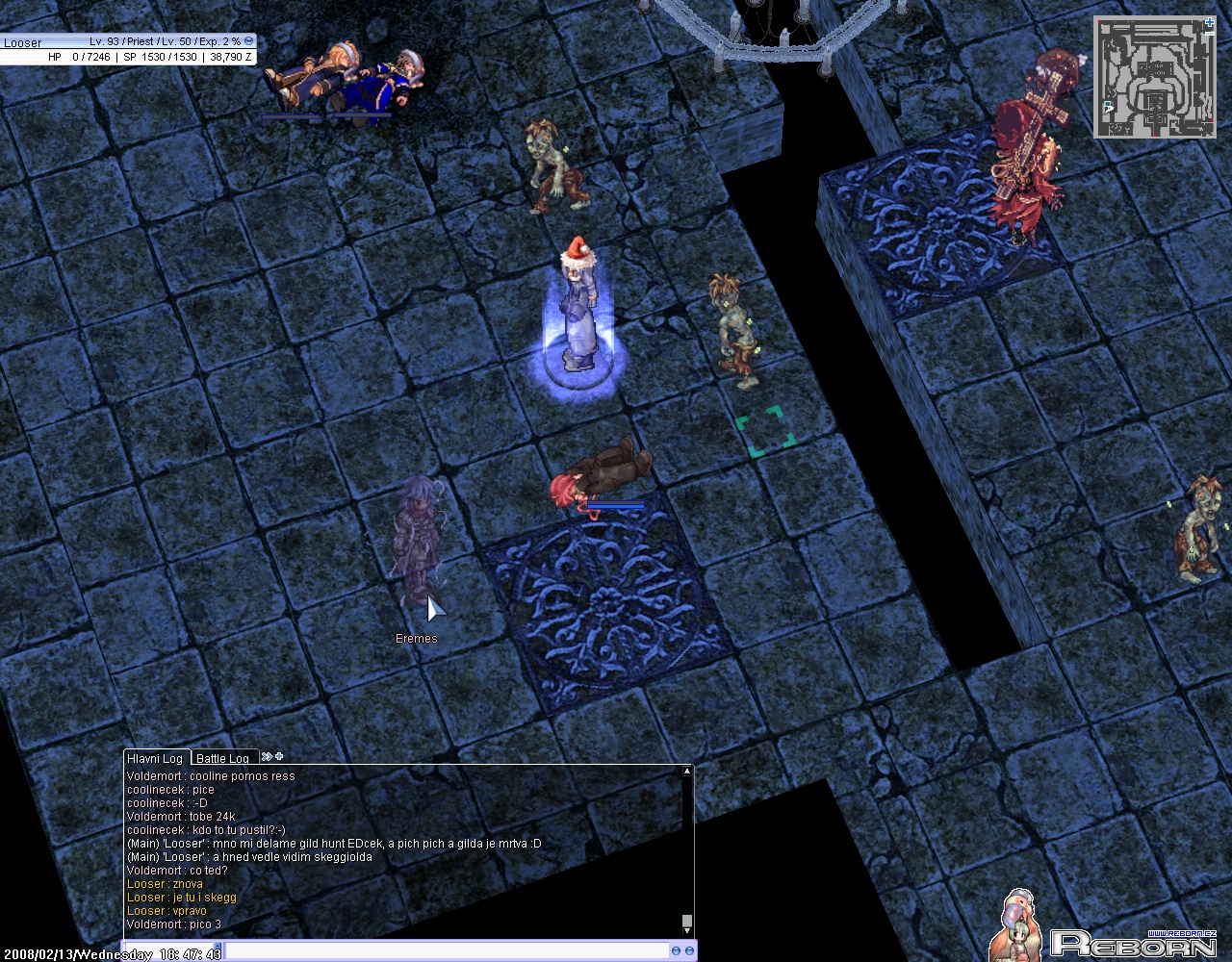This screenshot has height=962, width=1232.
Task: Select the Hlavni Log chat tab
Action: [155, 758]
